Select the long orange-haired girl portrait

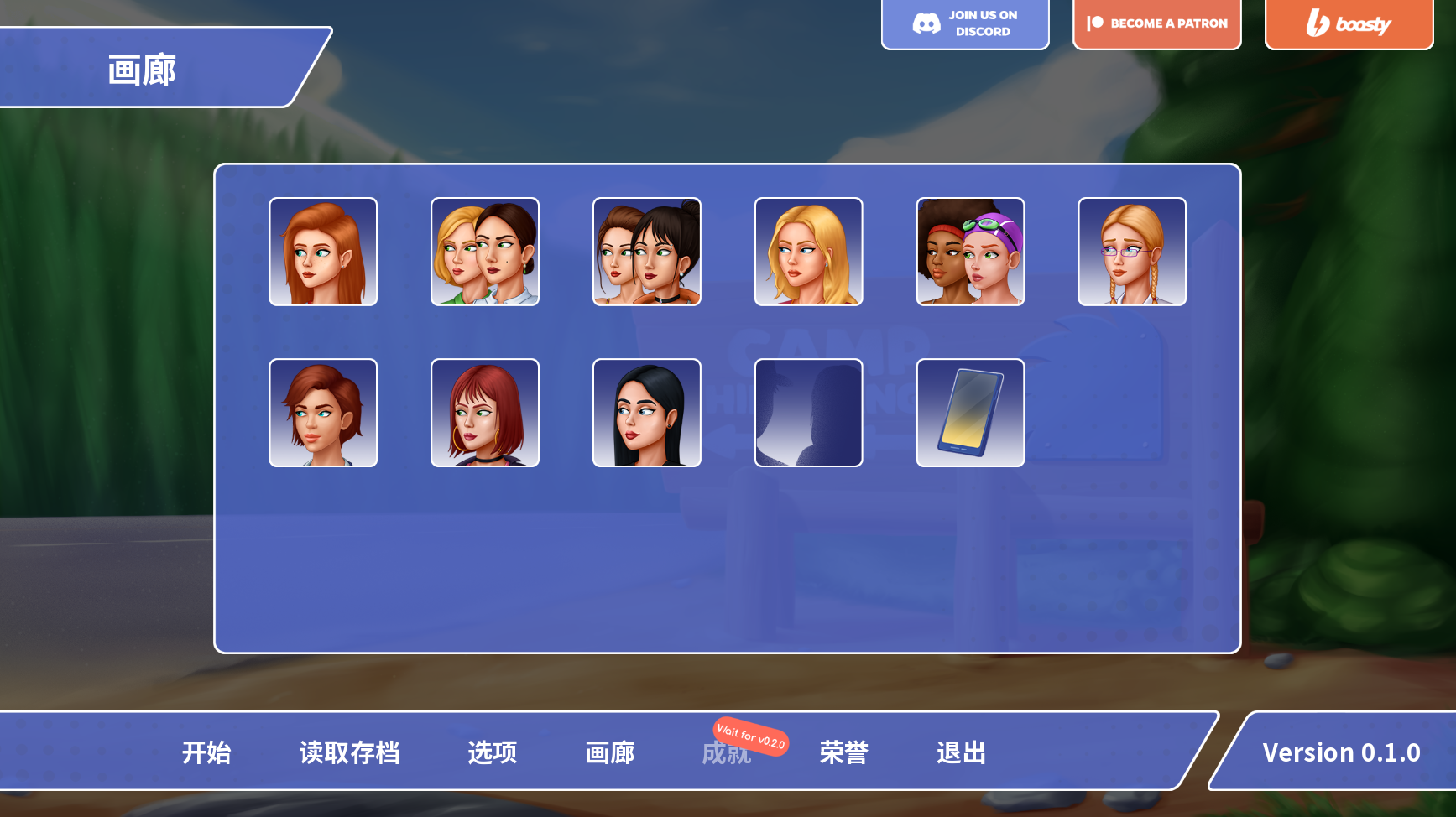[323, 252]
